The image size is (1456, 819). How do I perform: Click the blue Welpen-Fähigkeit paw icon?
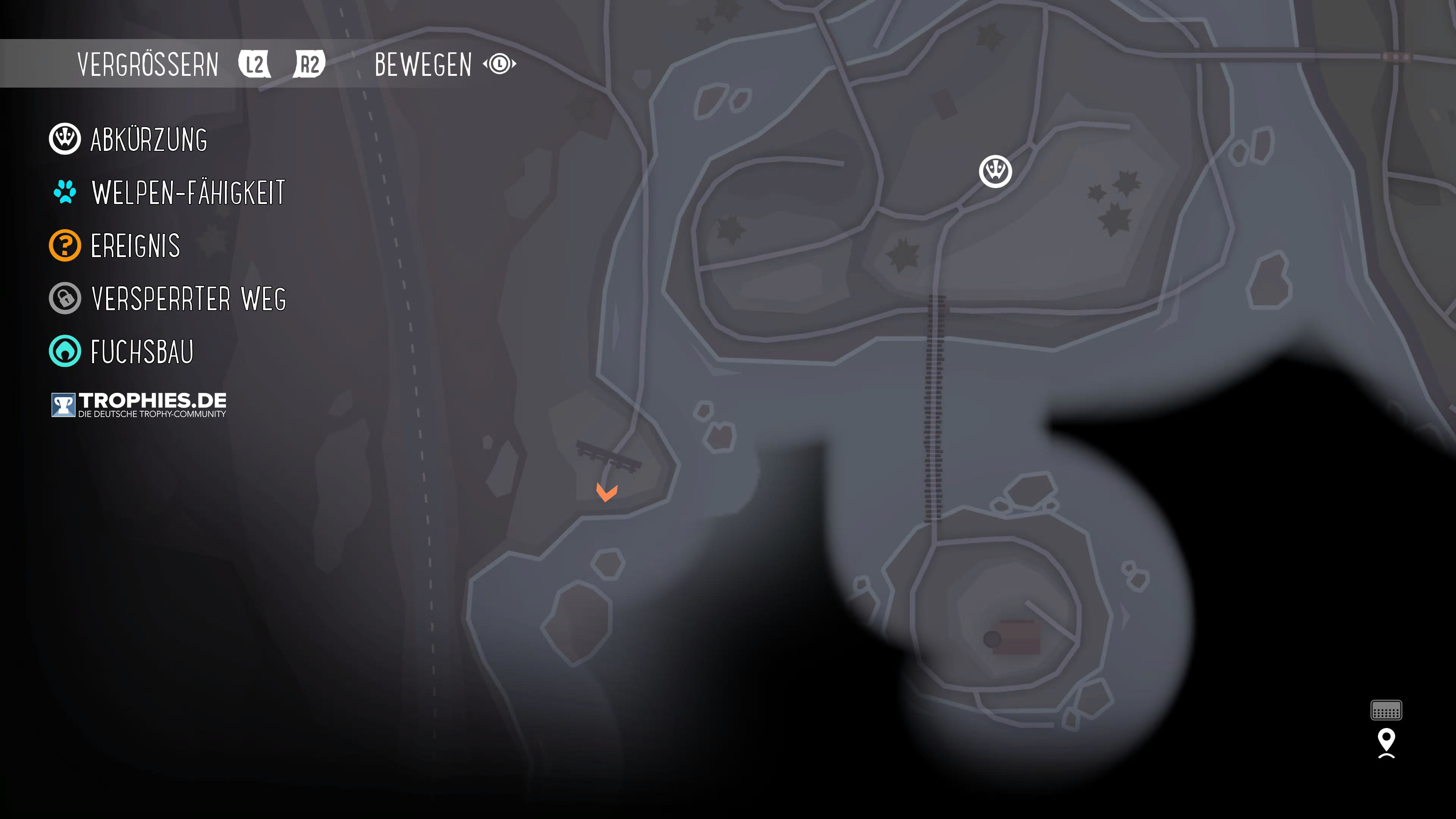(66, 192)
